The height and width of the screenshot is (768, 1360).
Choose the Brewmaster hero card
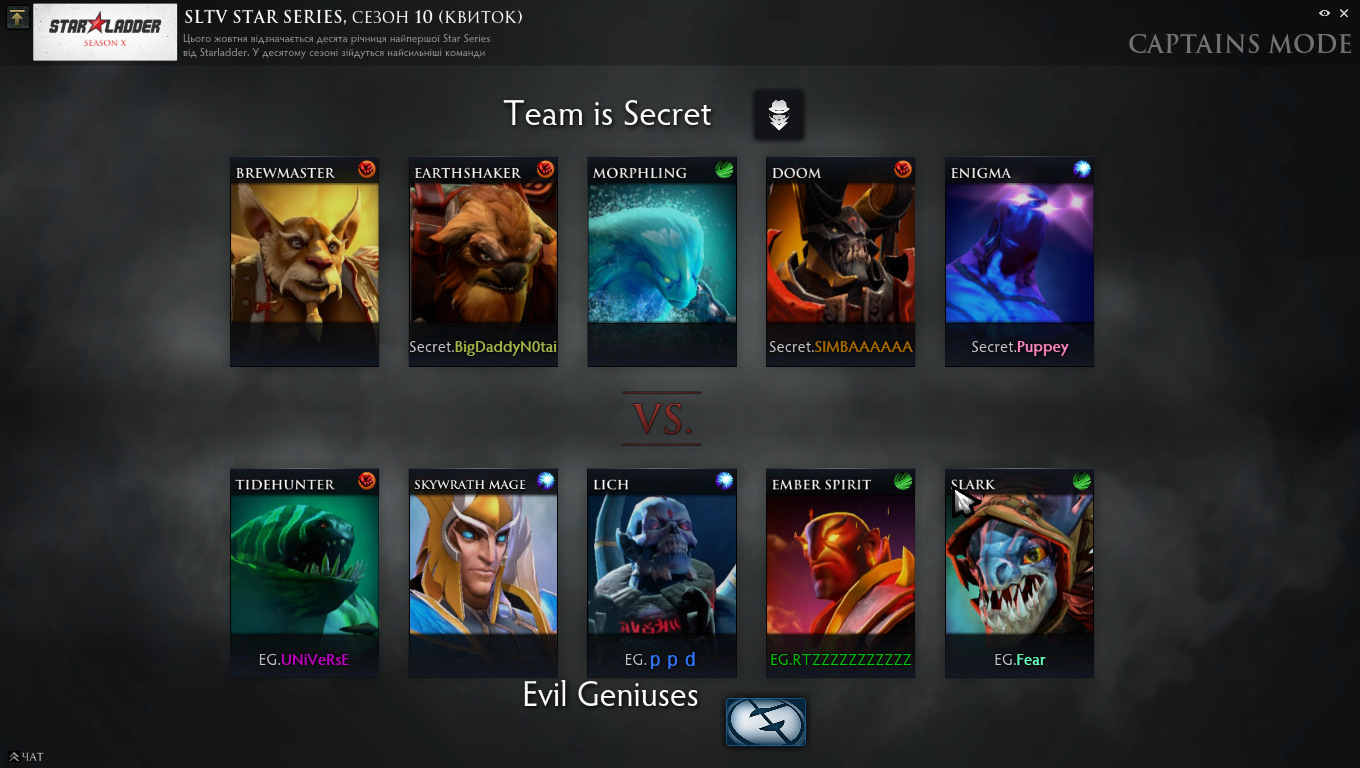pyautogui.click(x=304, y=261)
